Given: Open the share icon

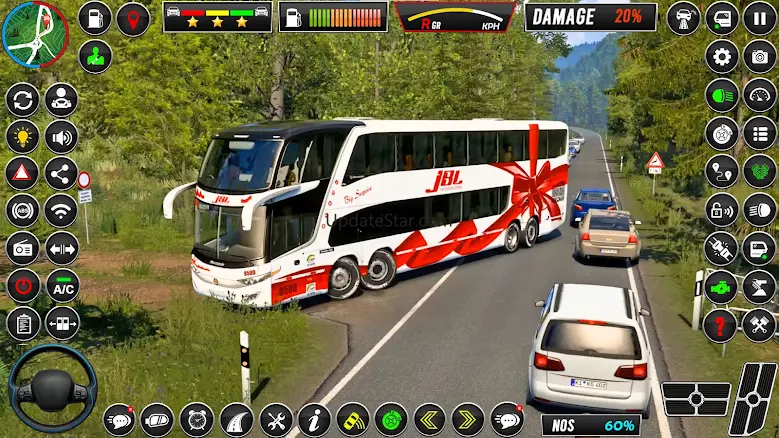Looking at the screenshot, I should (62, 173).
